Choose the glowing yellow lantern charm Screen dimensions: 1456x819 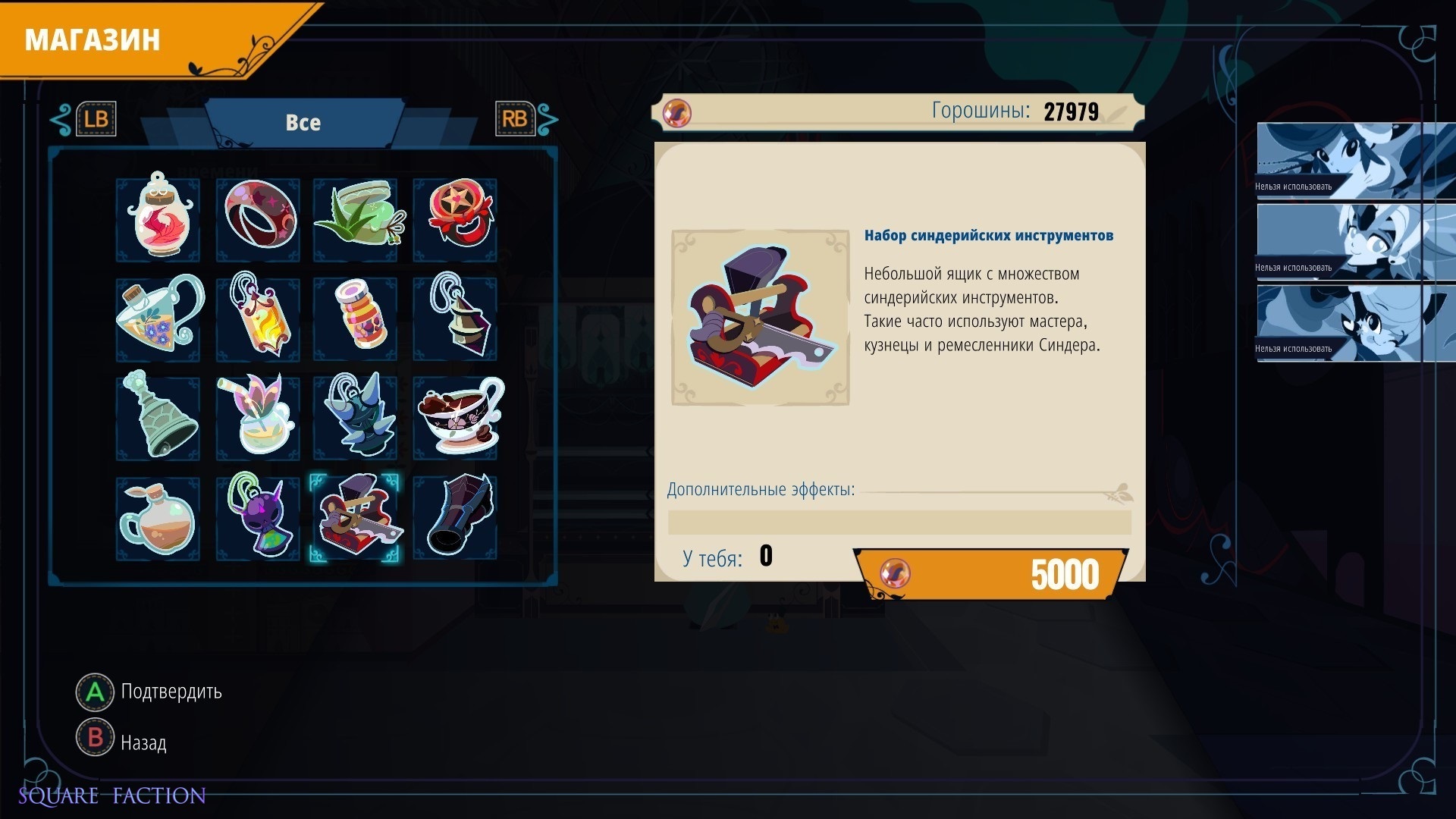point(258,318)
